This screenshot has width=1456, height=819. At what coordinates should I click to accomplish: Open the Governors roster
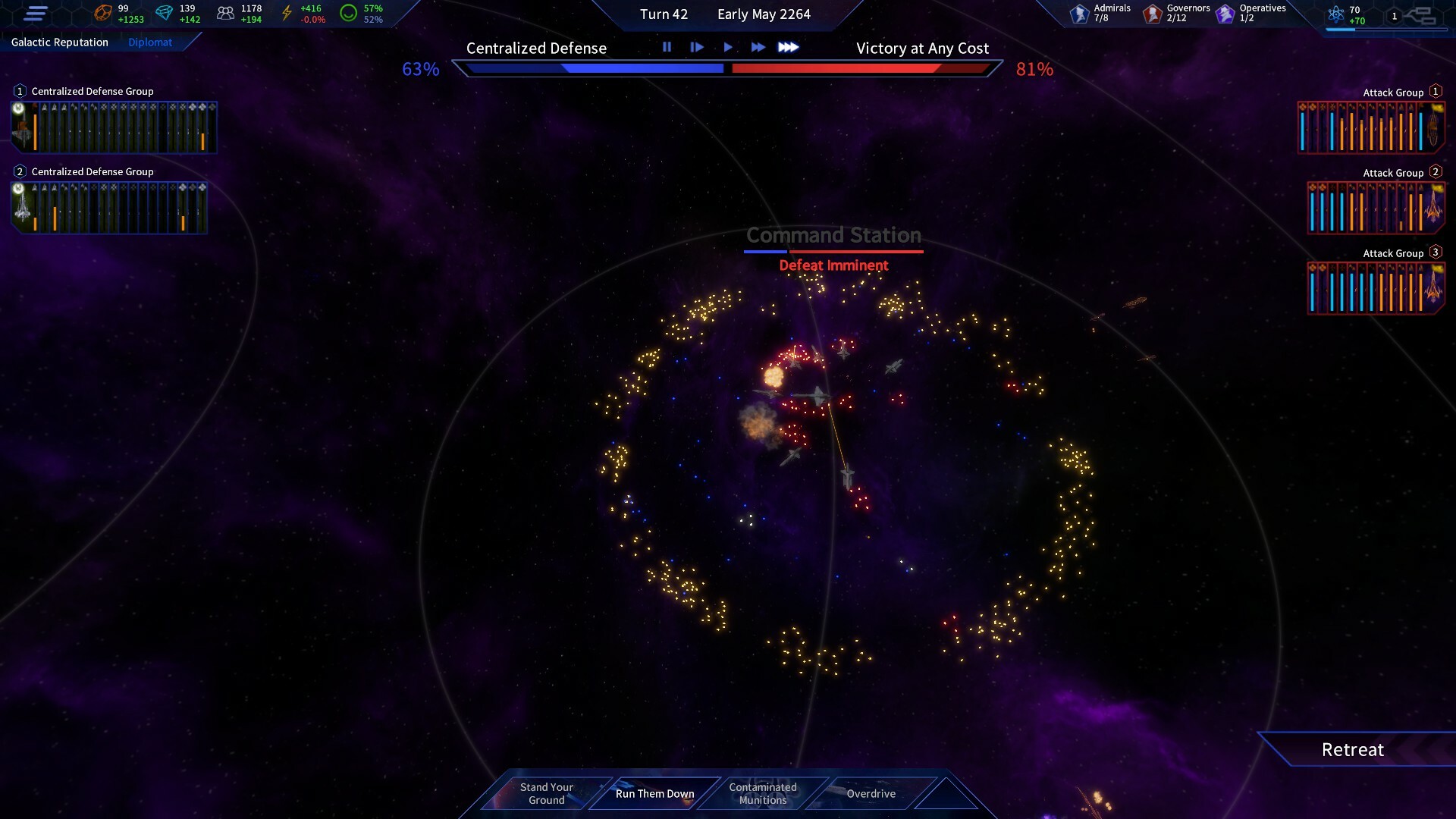pos(1176,13)
